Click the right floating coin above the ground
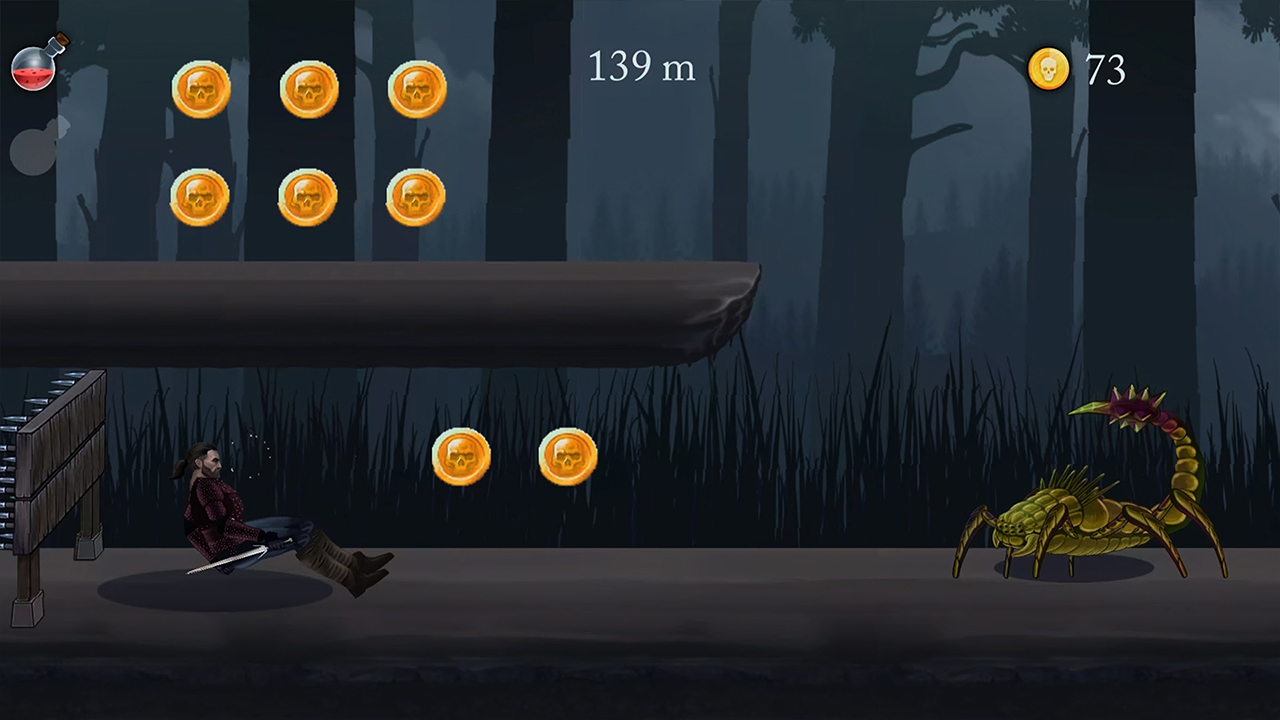The height and width of the screenshot is (720, 1280). click(567, 457)
